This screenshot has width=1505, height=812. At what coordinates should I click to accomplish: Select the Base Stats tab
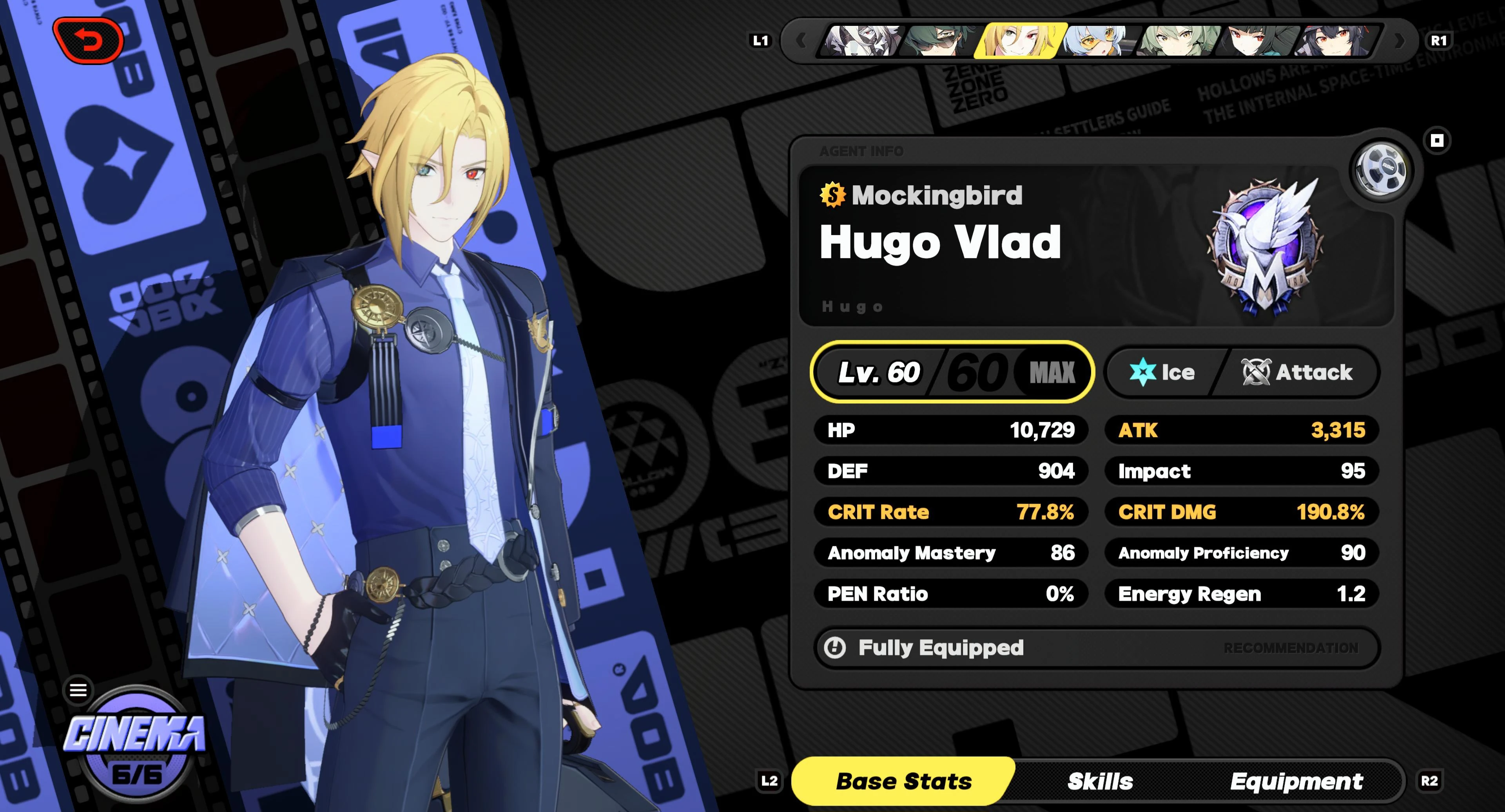click(903, 781)
